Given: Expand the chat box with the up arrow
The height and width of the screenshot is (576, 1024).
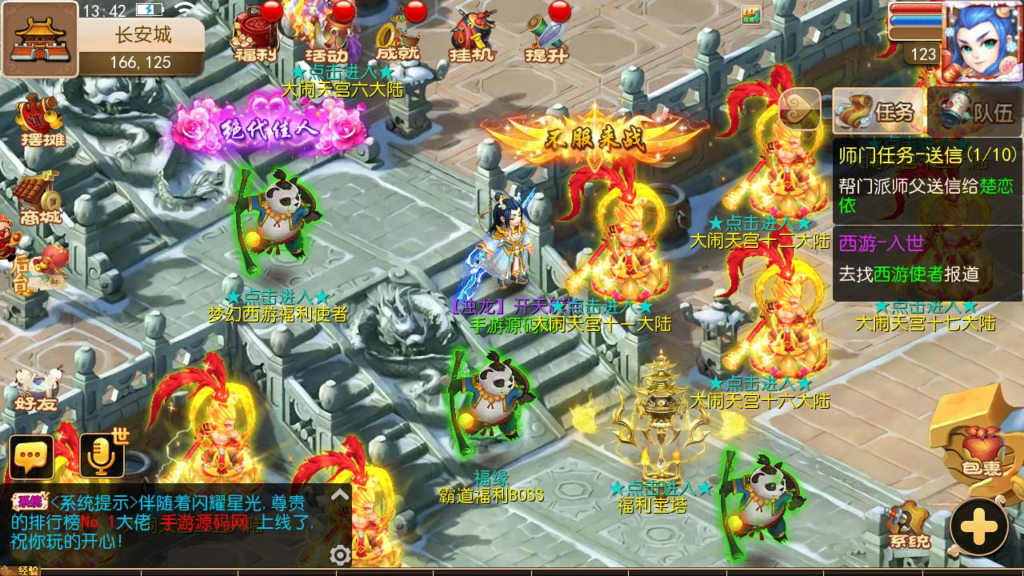Looking at the screenshot, I should 341,495.
